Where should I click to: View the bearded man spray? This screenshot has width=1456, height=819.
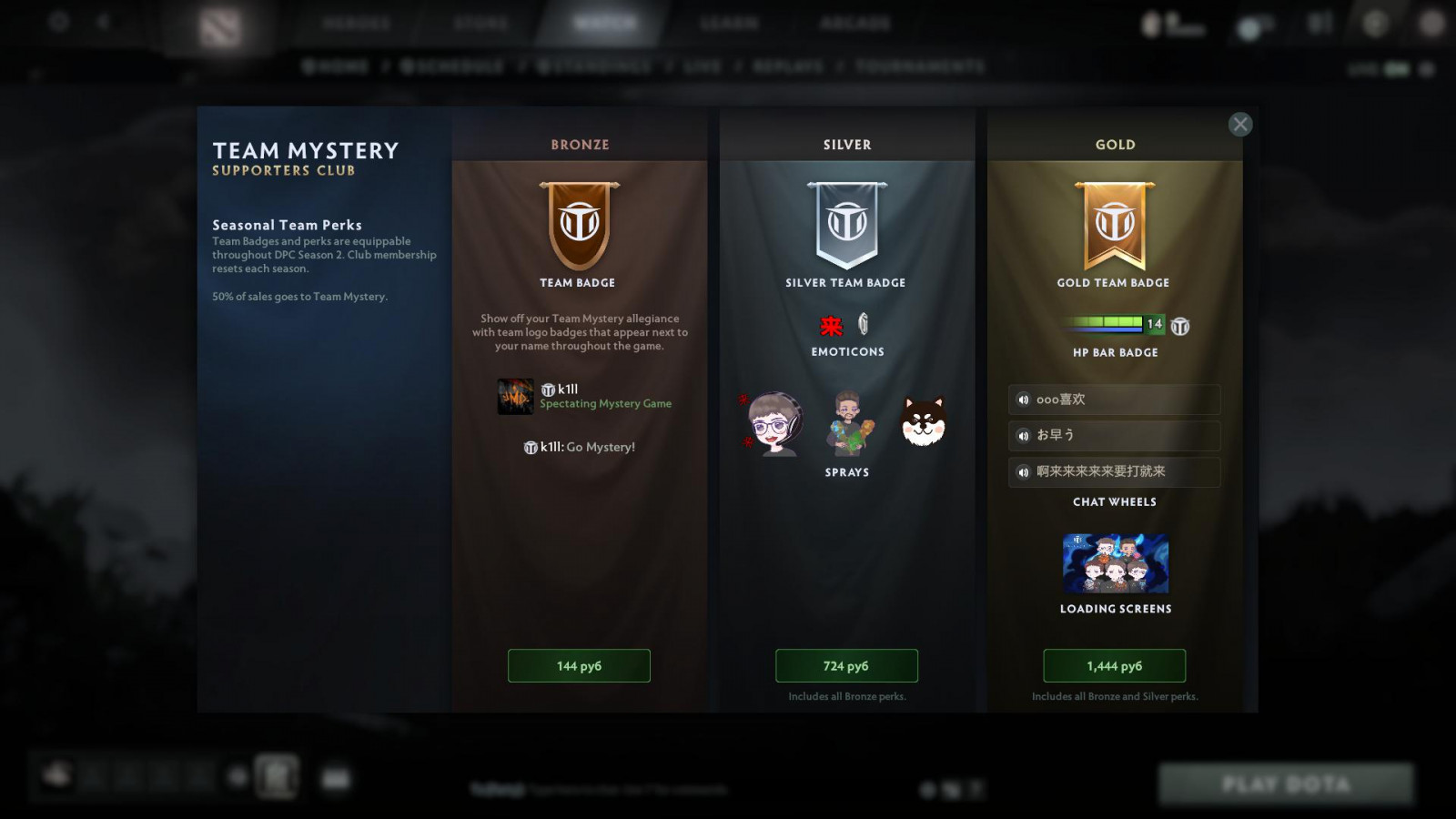click(x=849, y=424)
